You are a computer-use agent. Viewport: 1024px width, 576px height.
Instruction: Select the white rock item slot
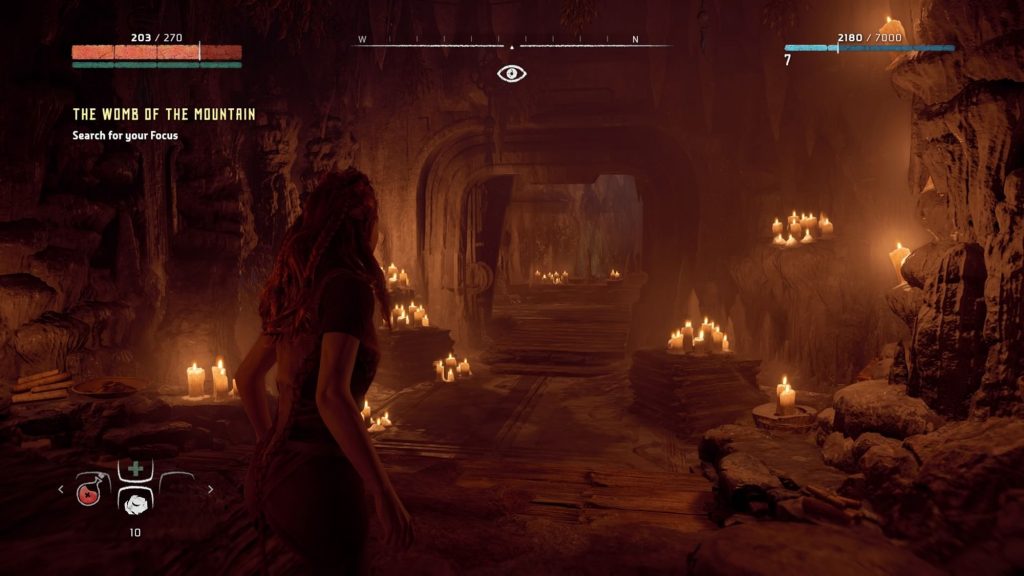(134, 503)
